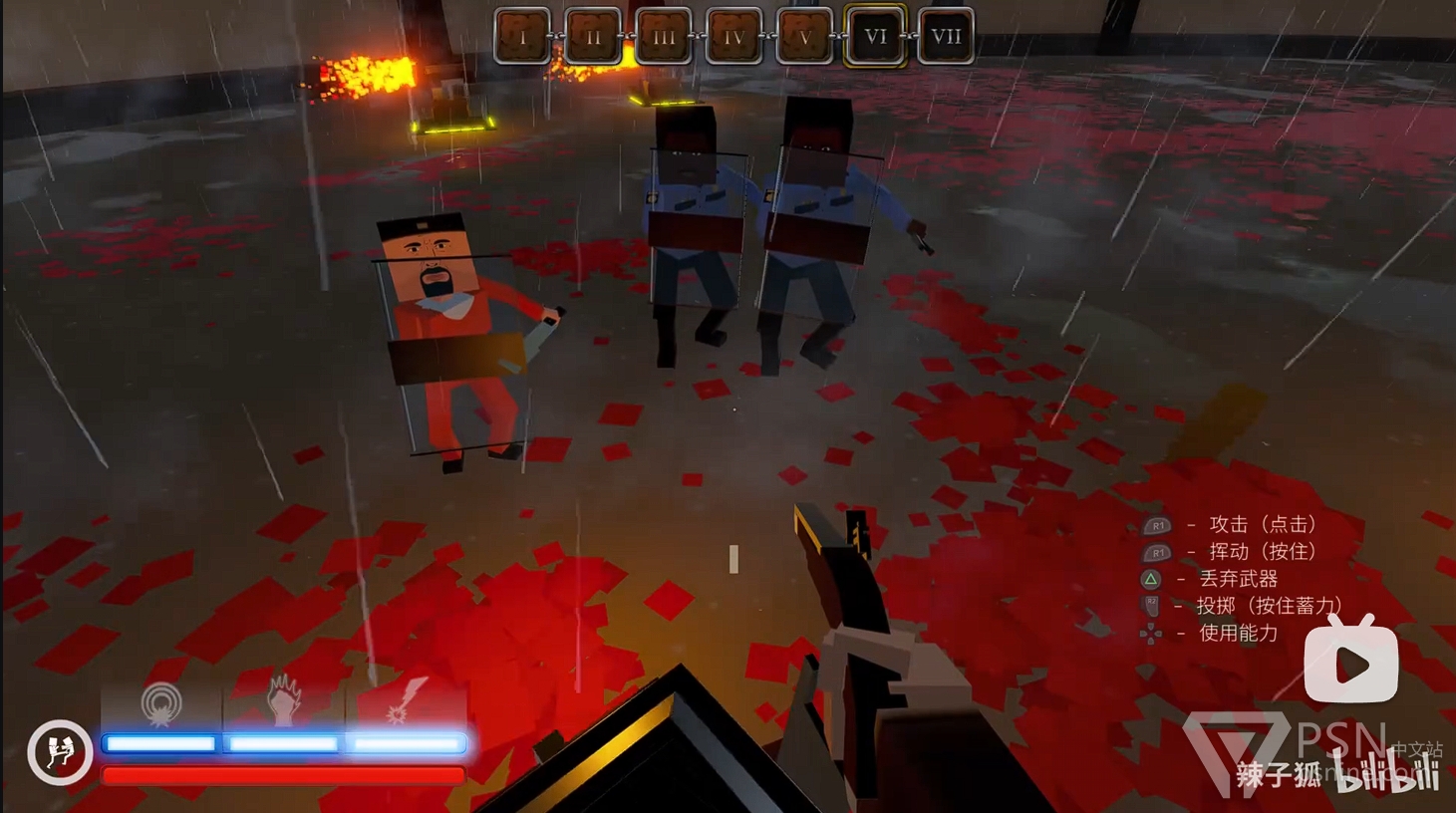The width and height of the screenshot is (1456, 813).
Task: Activate the flaming fist ability
Action: click(284, 700)
